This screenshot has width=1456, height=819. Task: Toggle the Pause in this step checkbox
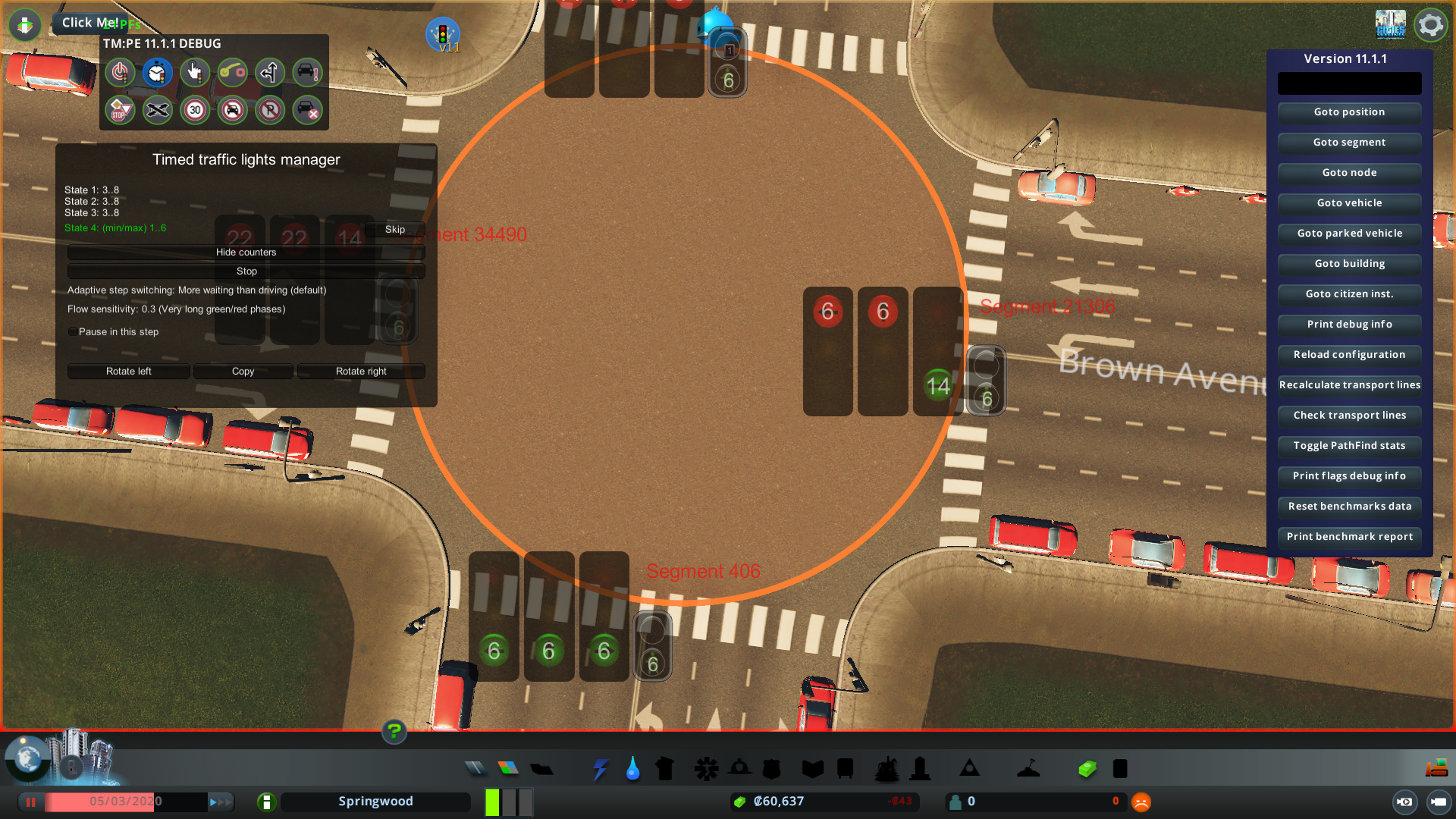pyautogui.click(x=73, y=332)
